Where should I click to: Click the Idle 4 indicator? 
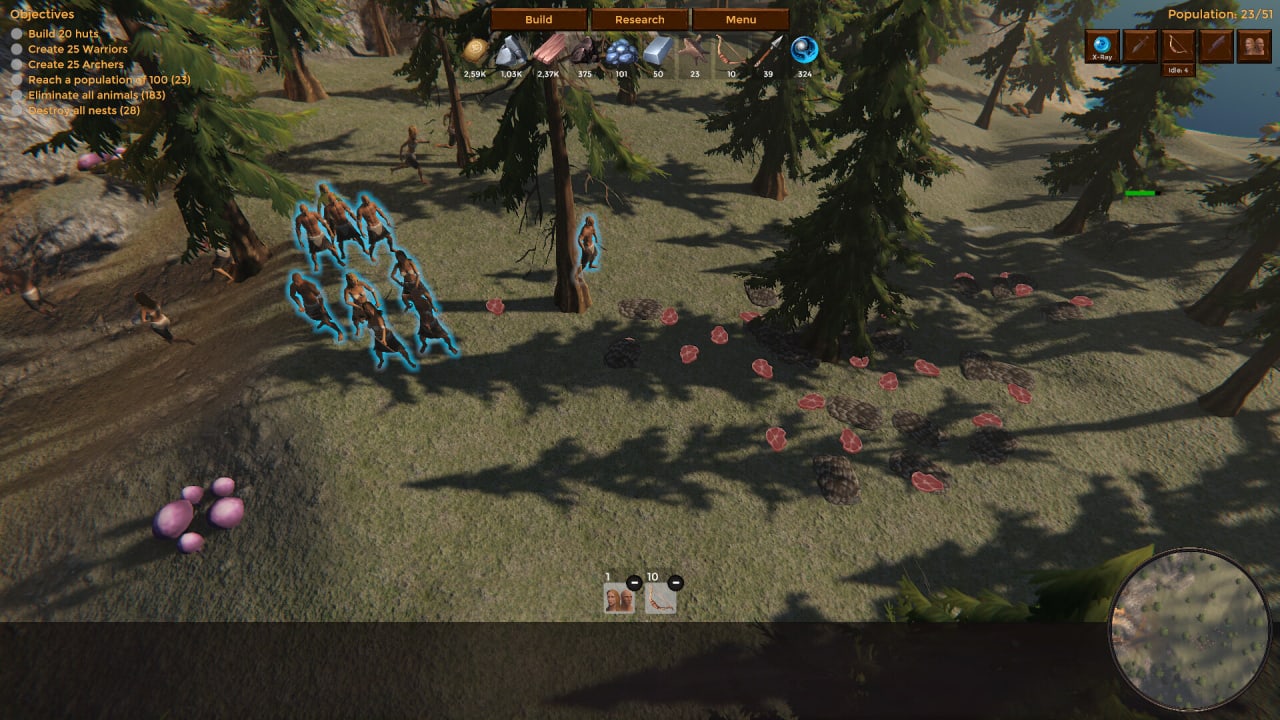pos(1178,70)
